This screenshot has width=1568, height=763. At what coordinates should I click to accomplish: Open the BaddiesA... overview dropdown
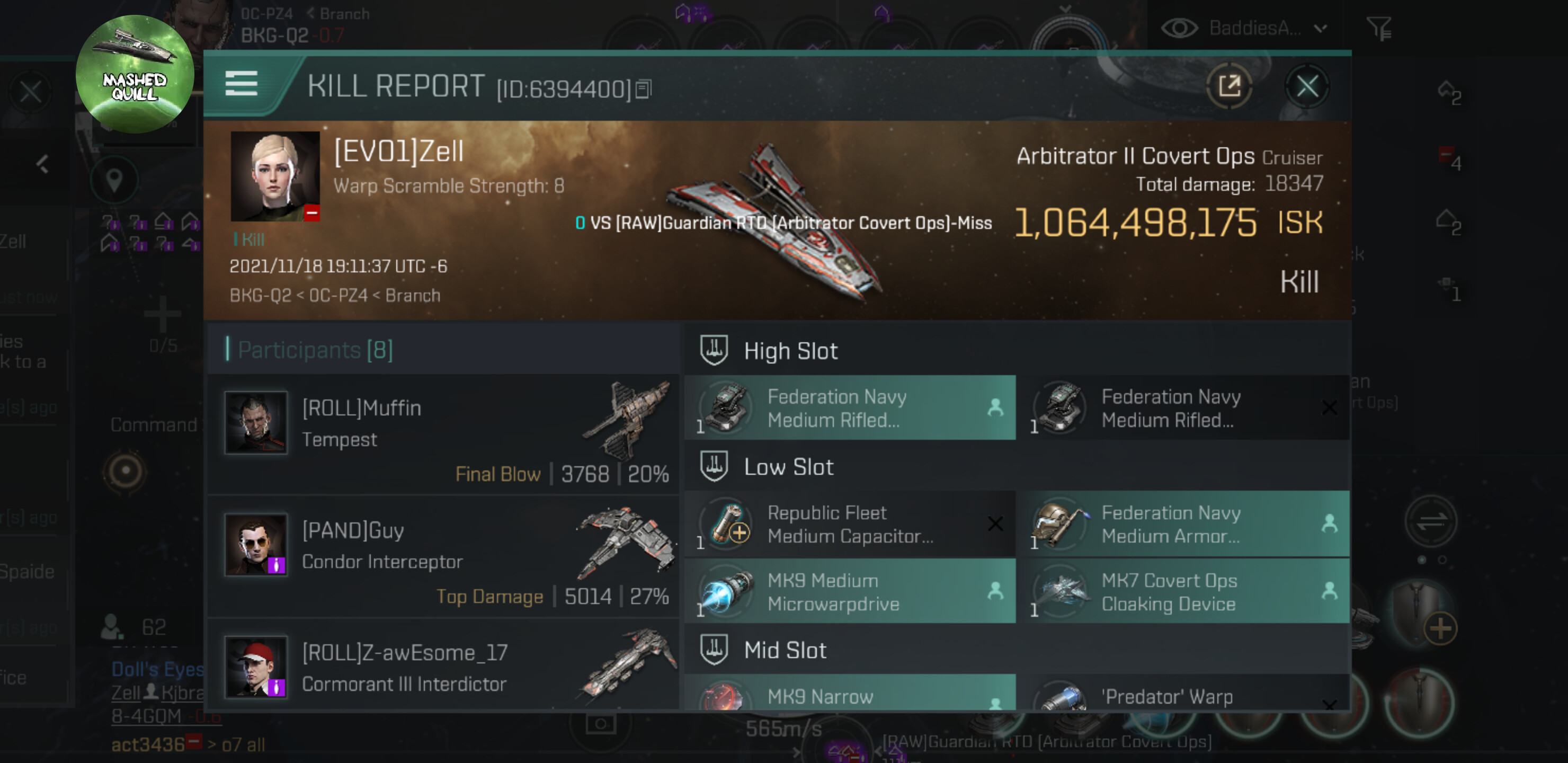point(1245,28)
